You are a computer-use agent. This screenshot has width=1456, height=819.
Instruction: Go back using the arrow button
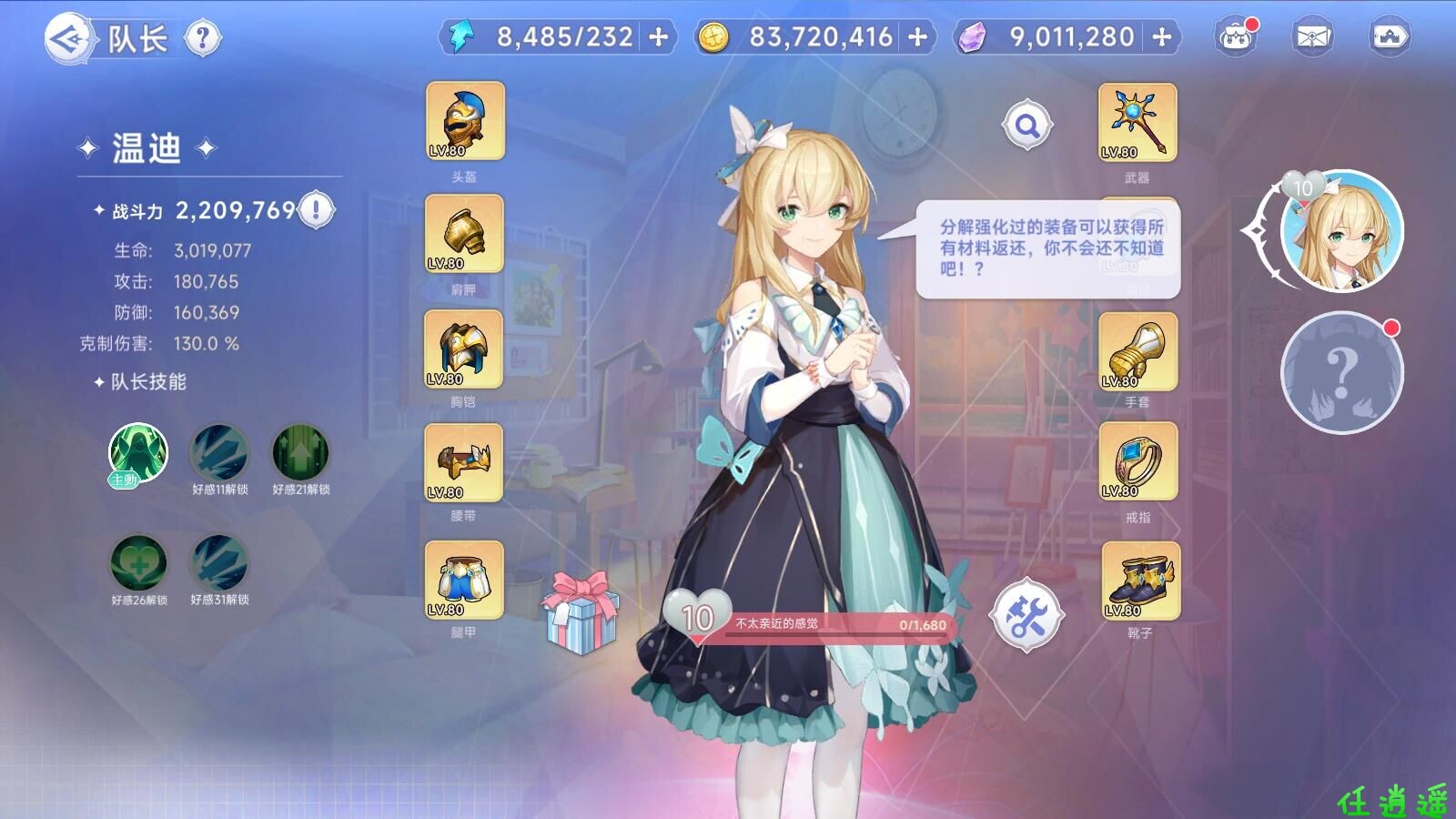(69, 39)
